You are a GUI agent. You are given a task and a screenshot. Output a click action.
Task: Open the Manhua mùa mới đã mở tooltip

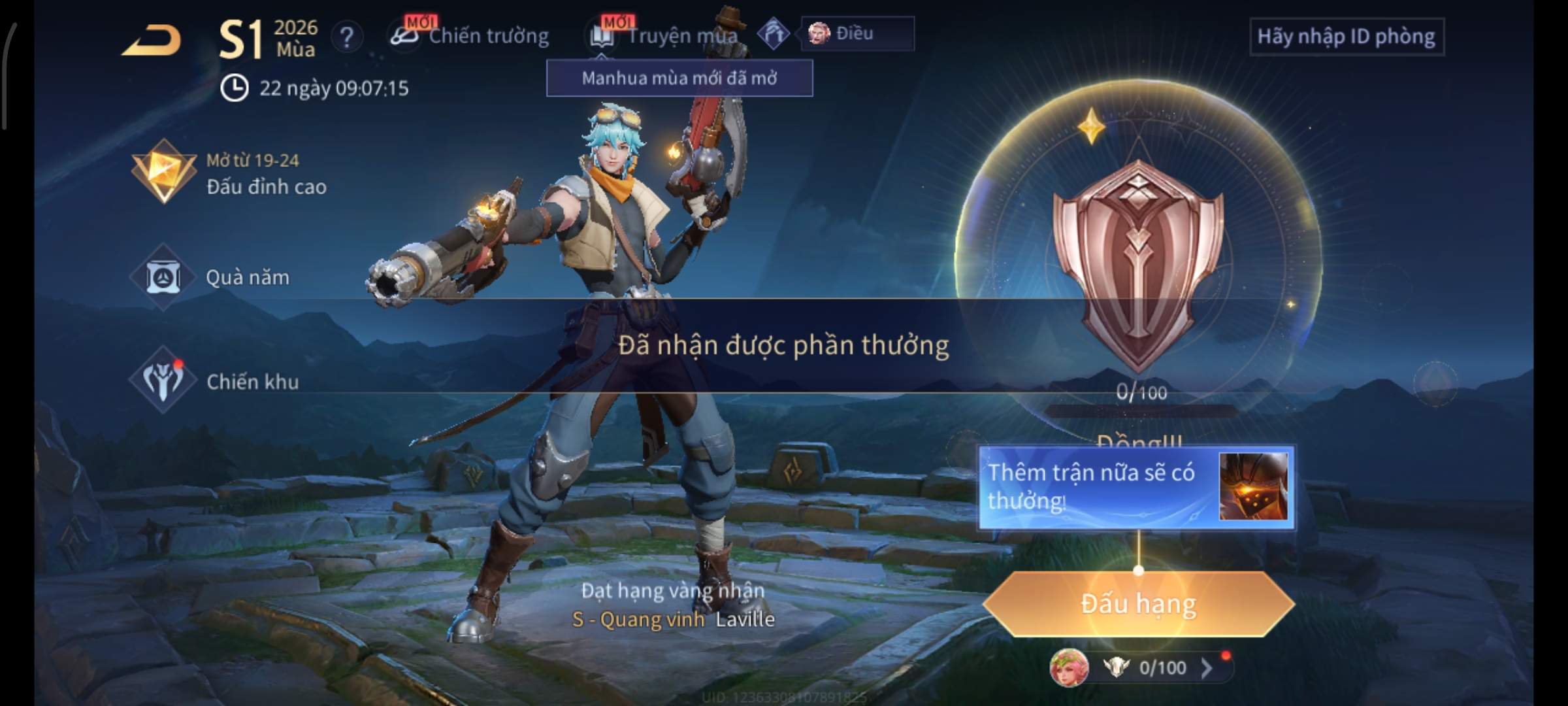[679, 78]
